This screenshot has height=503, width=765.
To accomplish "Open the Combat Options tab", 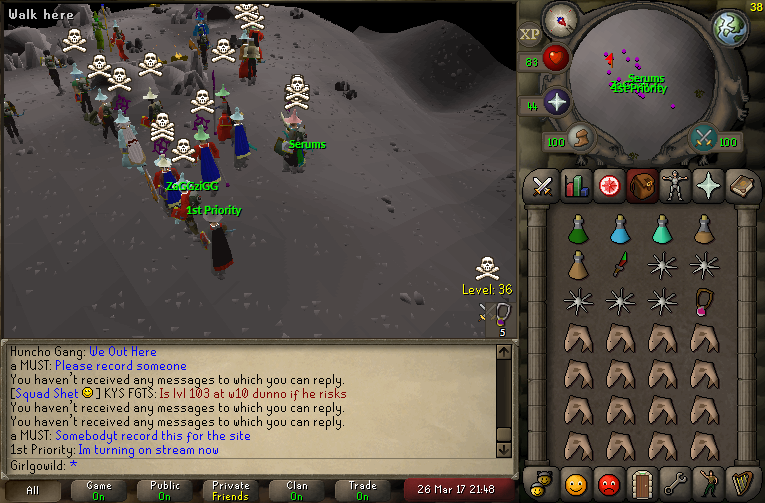I will tap(543, 186).
